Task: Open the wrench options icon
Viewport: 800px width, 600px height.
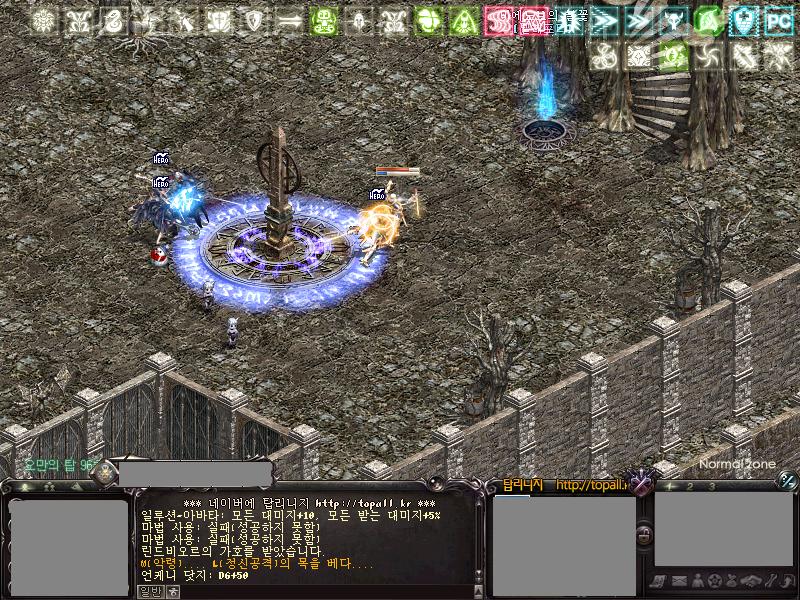Action: click(x=769, y=581)
